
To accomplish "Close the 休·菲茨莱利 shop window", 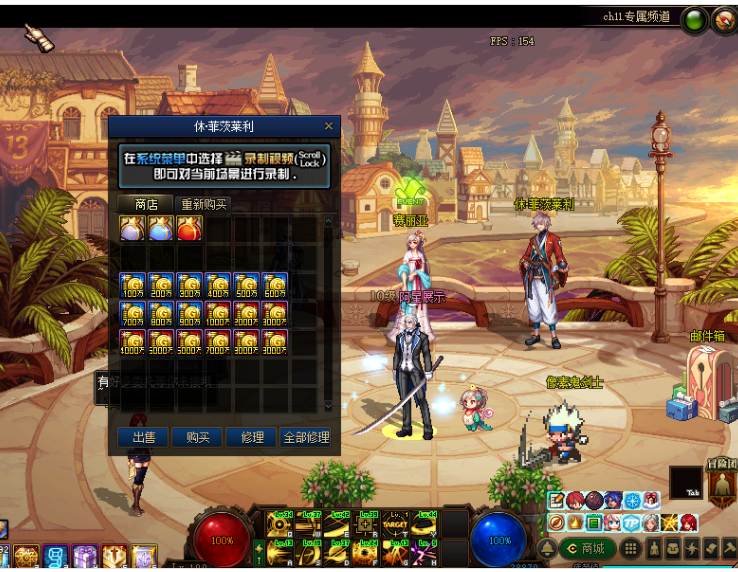I will [328, 127].
